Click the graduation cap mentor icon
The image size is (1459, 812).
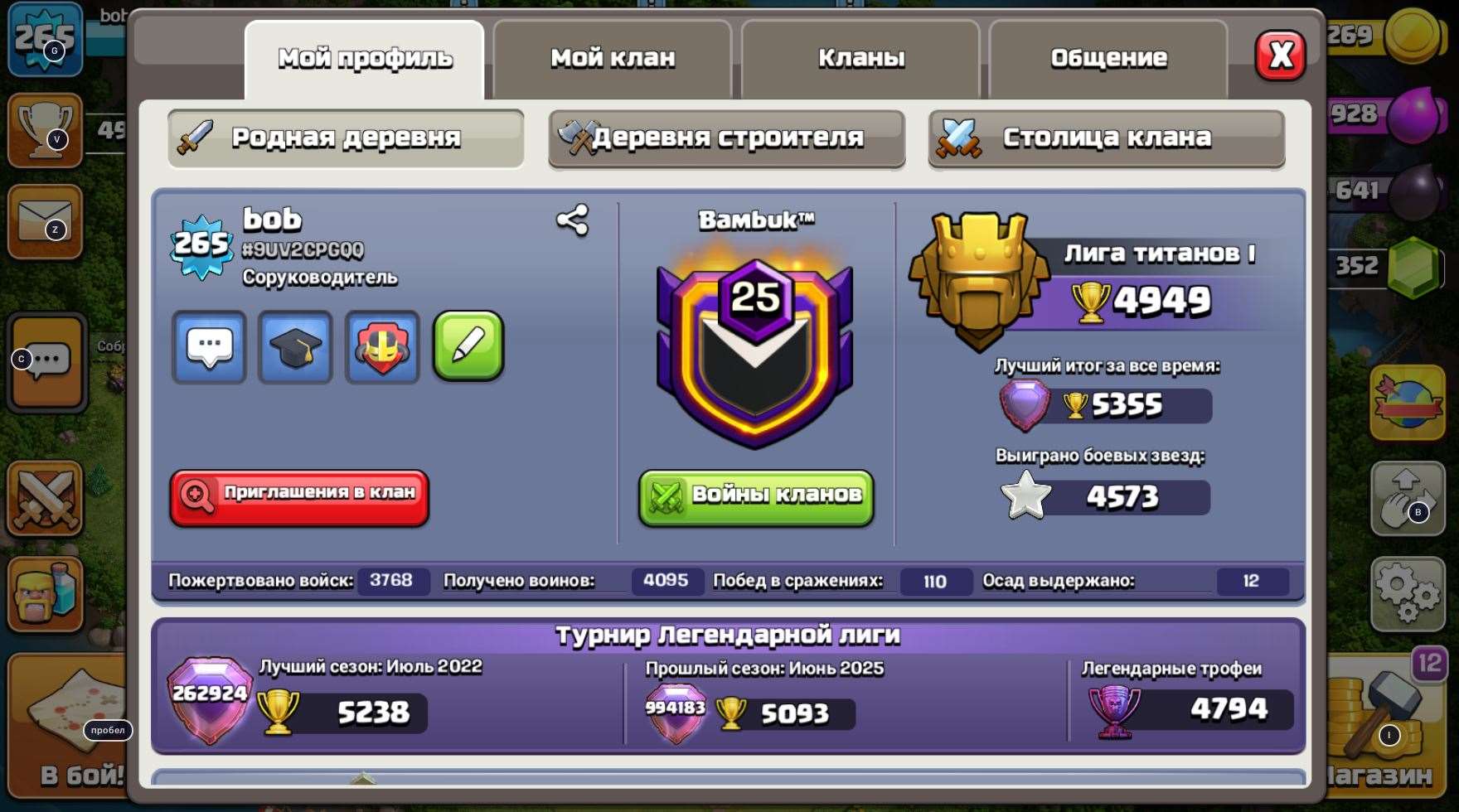[295, 348]
